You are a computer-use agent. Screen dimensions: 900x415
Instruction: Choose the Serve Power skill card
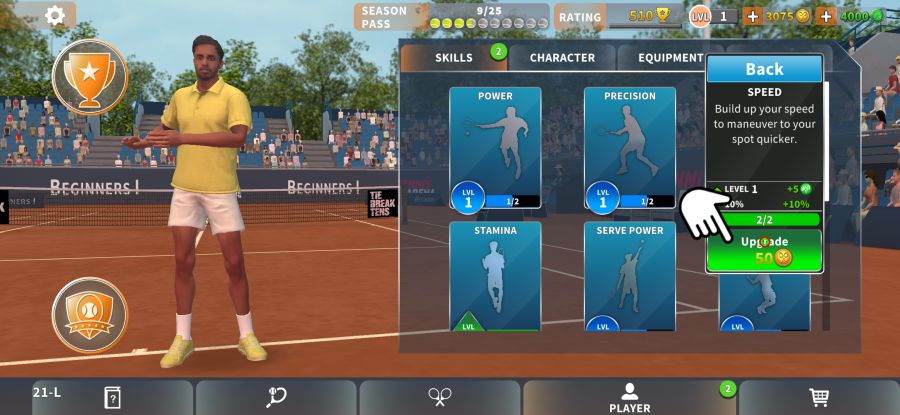630,275
